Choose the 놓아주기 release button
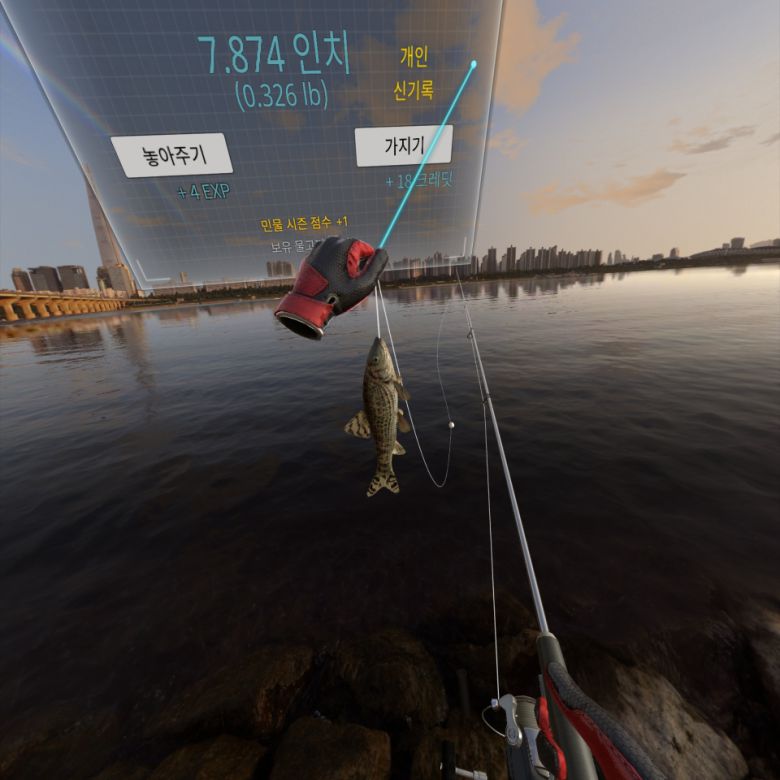780x780 pixels. pos(171,155)
